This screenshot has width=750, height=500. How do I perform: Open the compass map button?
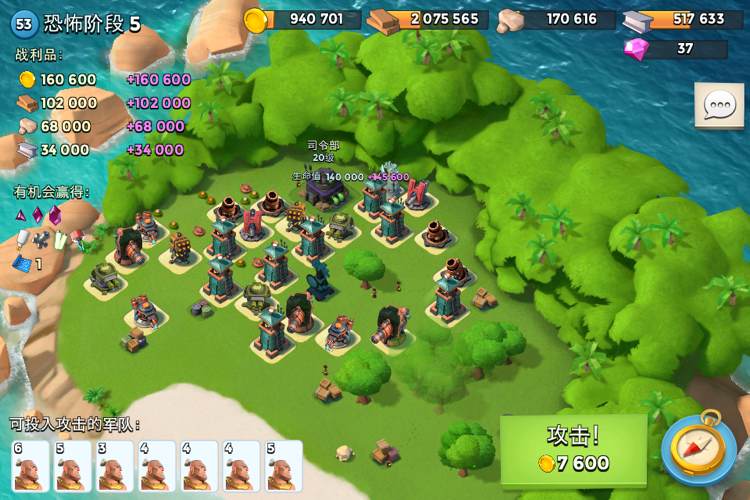(x=698, y=448)
